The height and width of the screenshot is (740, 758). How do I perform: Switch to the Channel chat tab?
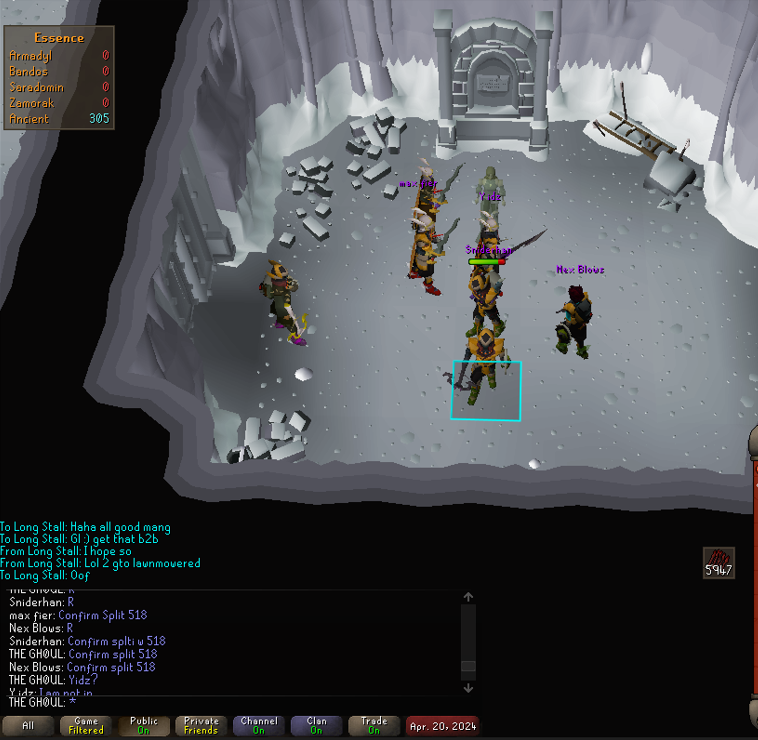pos(259,725)
